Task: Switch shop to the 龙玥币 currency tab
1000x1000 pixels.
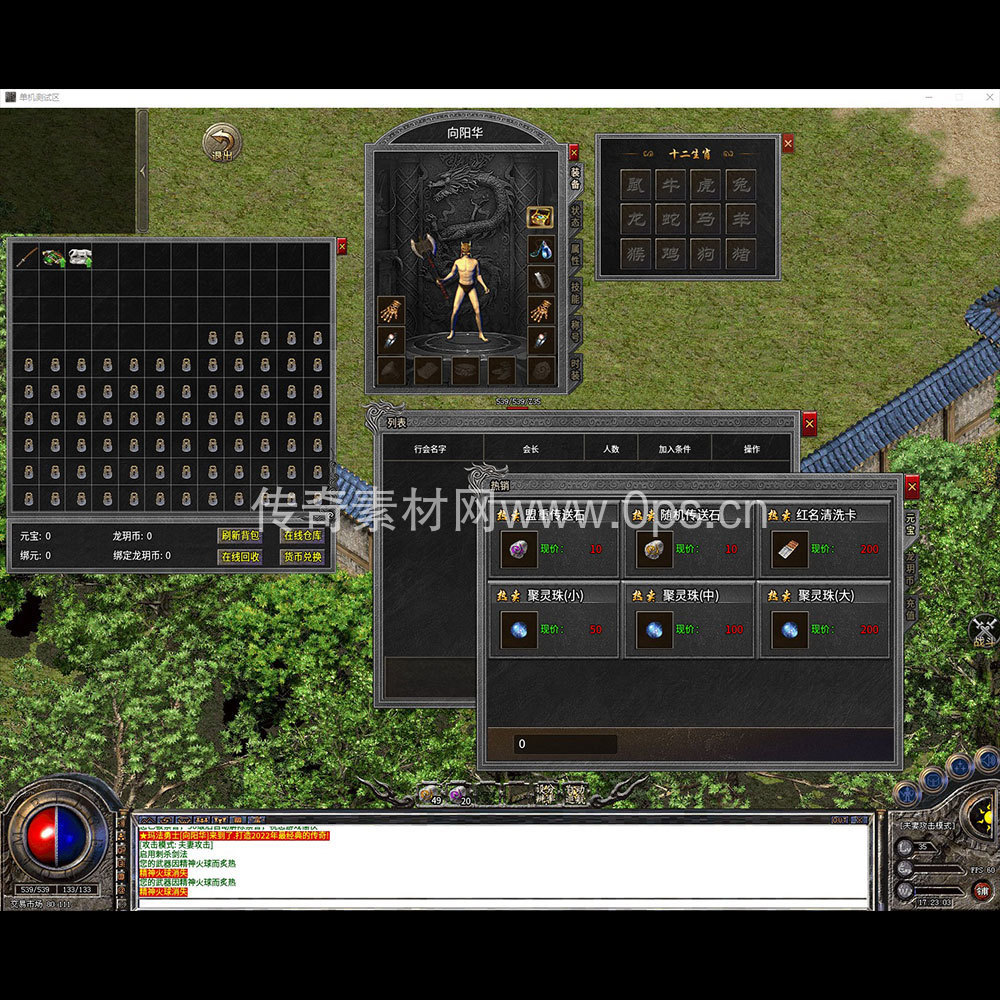Action: [x=910, y=570]
